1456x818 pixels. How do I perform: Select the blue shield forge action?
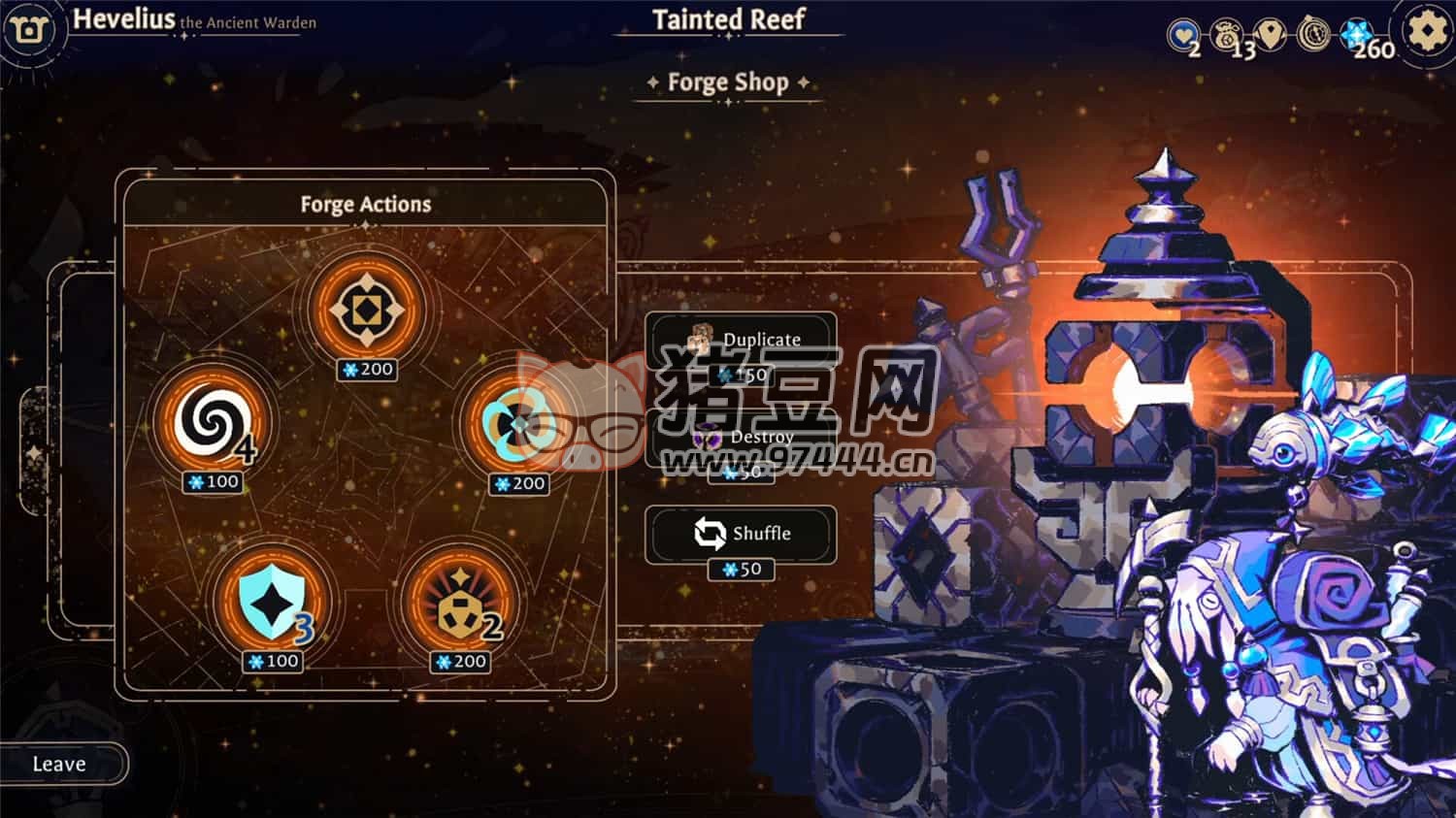[271, 602]
